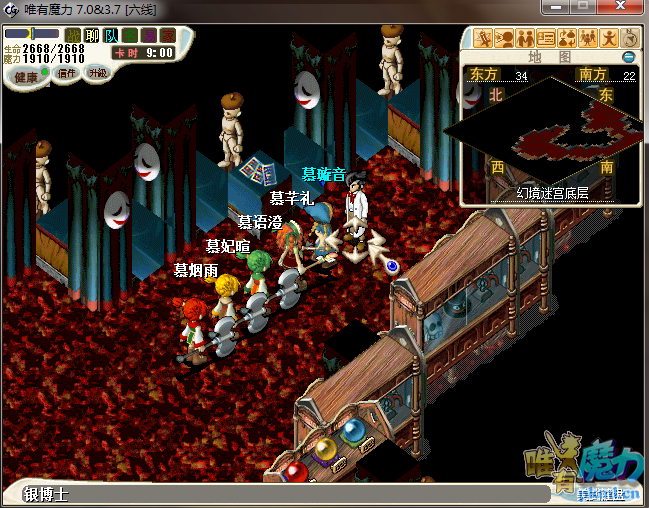649x508 pixels.
Task: Open the 升級 level-up panel
Action: 97,72
